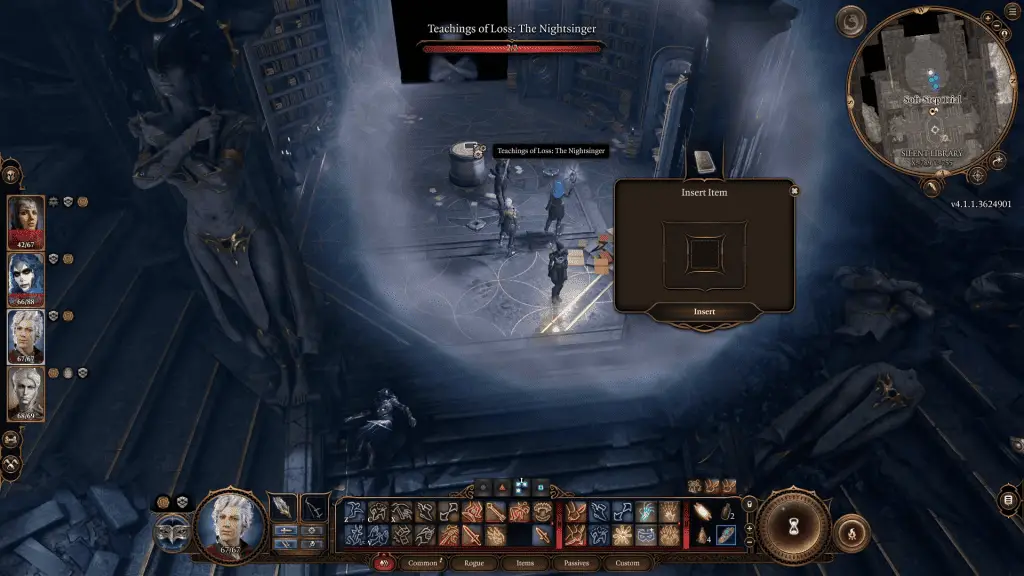Choose the blue-haired party member portrait
Viewport: 1024px width, 576px height.
(26, 278)
